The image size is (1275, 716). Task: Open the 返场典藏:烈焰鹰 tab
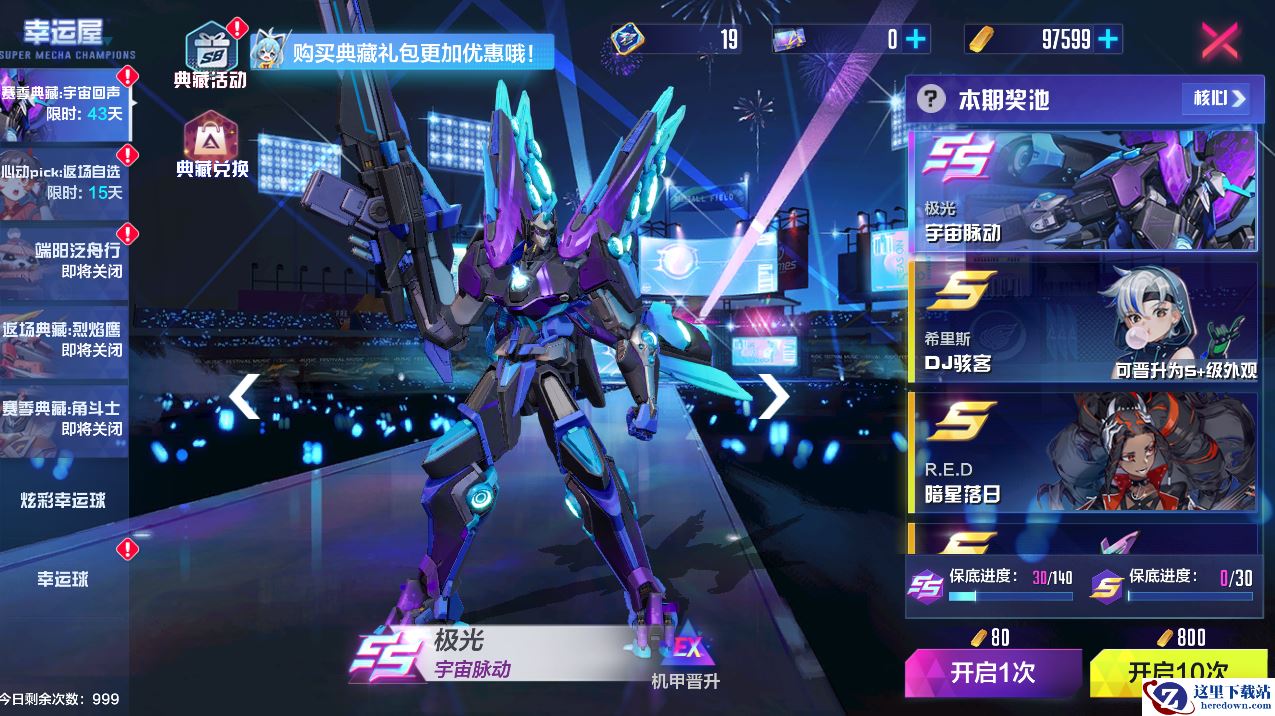[x=64, y=339]
